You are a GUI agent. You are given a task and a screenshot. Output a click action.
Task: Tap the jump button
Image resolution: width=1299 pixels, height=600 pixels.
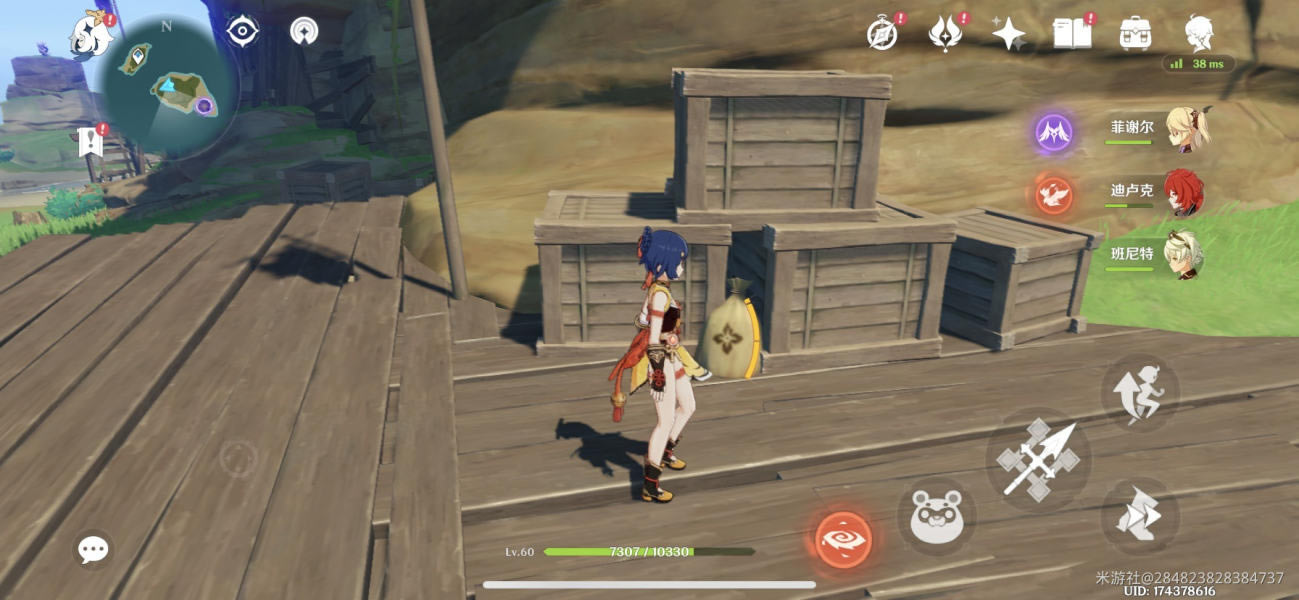(x=1141, y=392)
